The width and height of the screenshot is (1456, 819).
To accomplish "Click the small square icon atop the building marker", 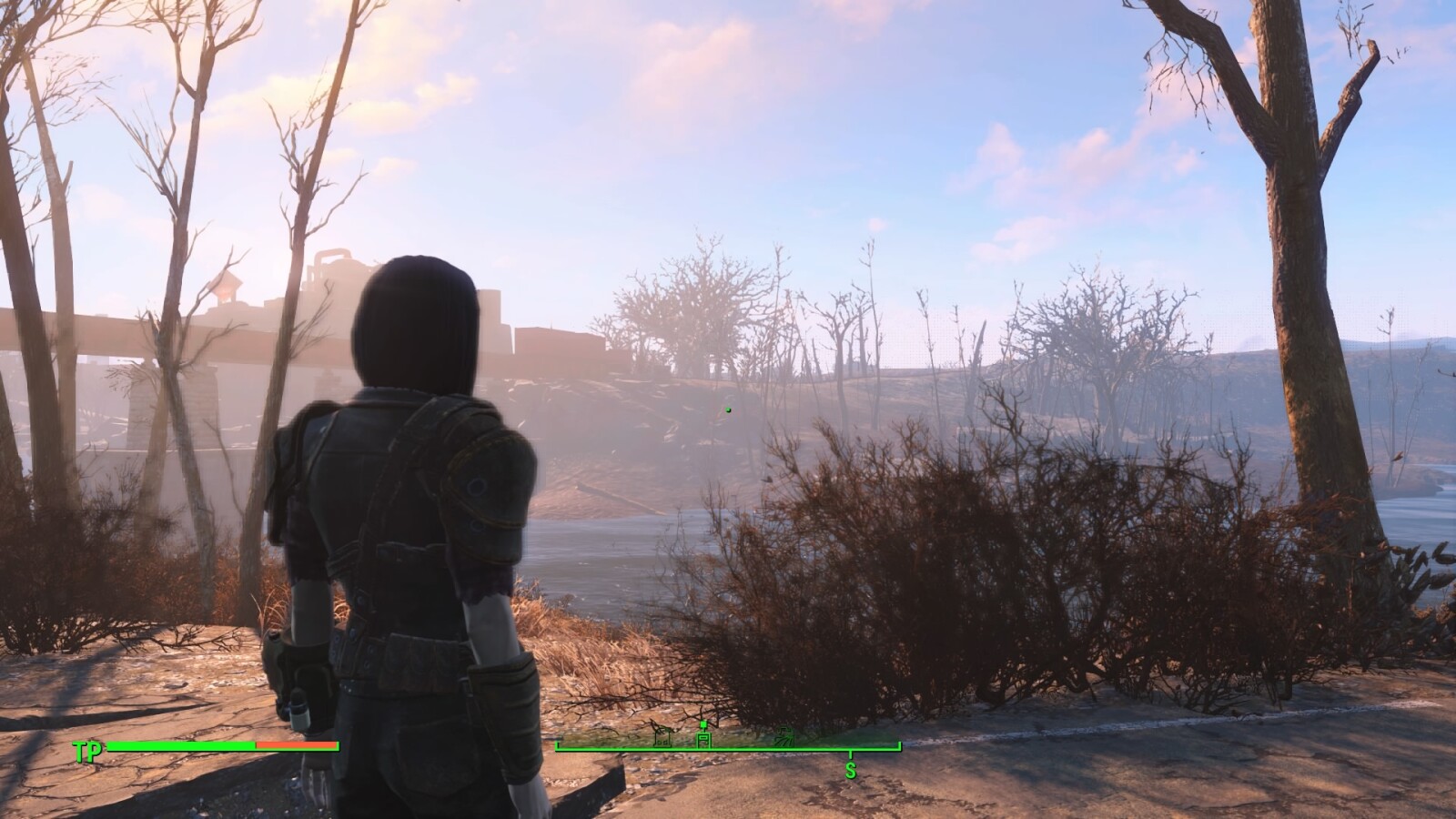I will (x=703, y=723).
